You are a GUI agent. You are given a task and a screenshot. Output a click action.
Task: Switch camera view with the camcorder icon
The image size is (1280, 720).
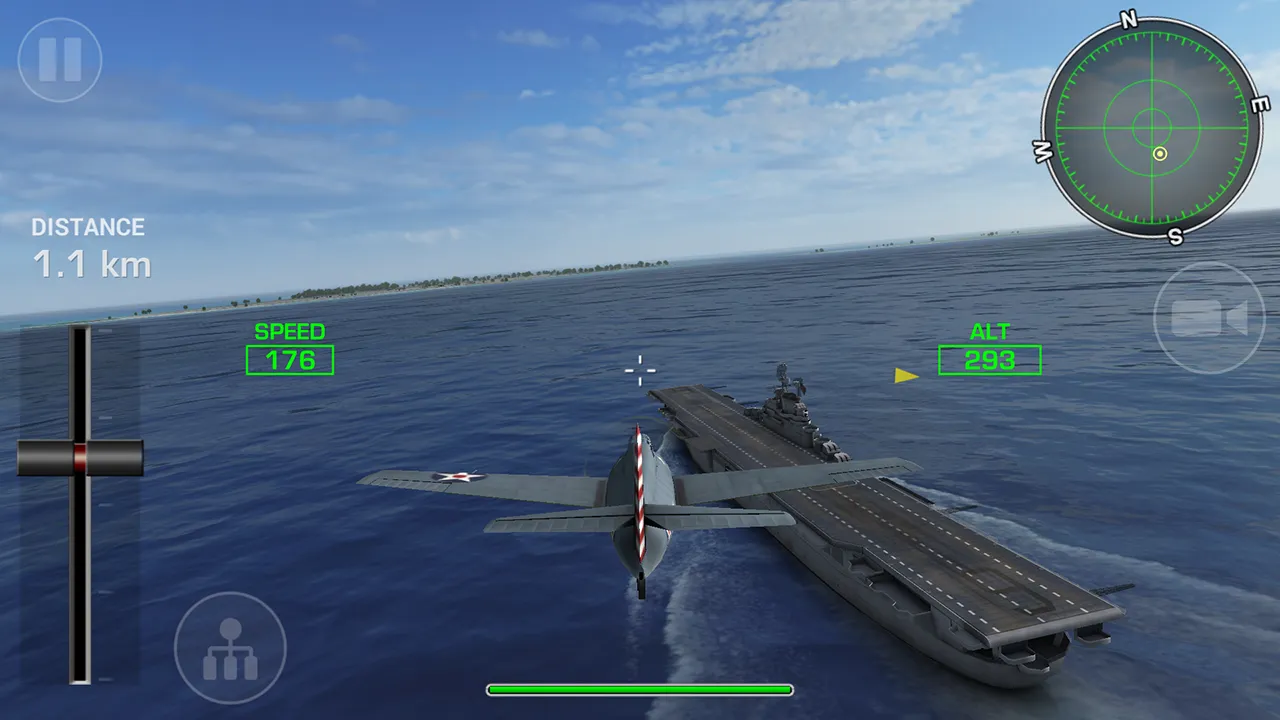coord(1212,315)
